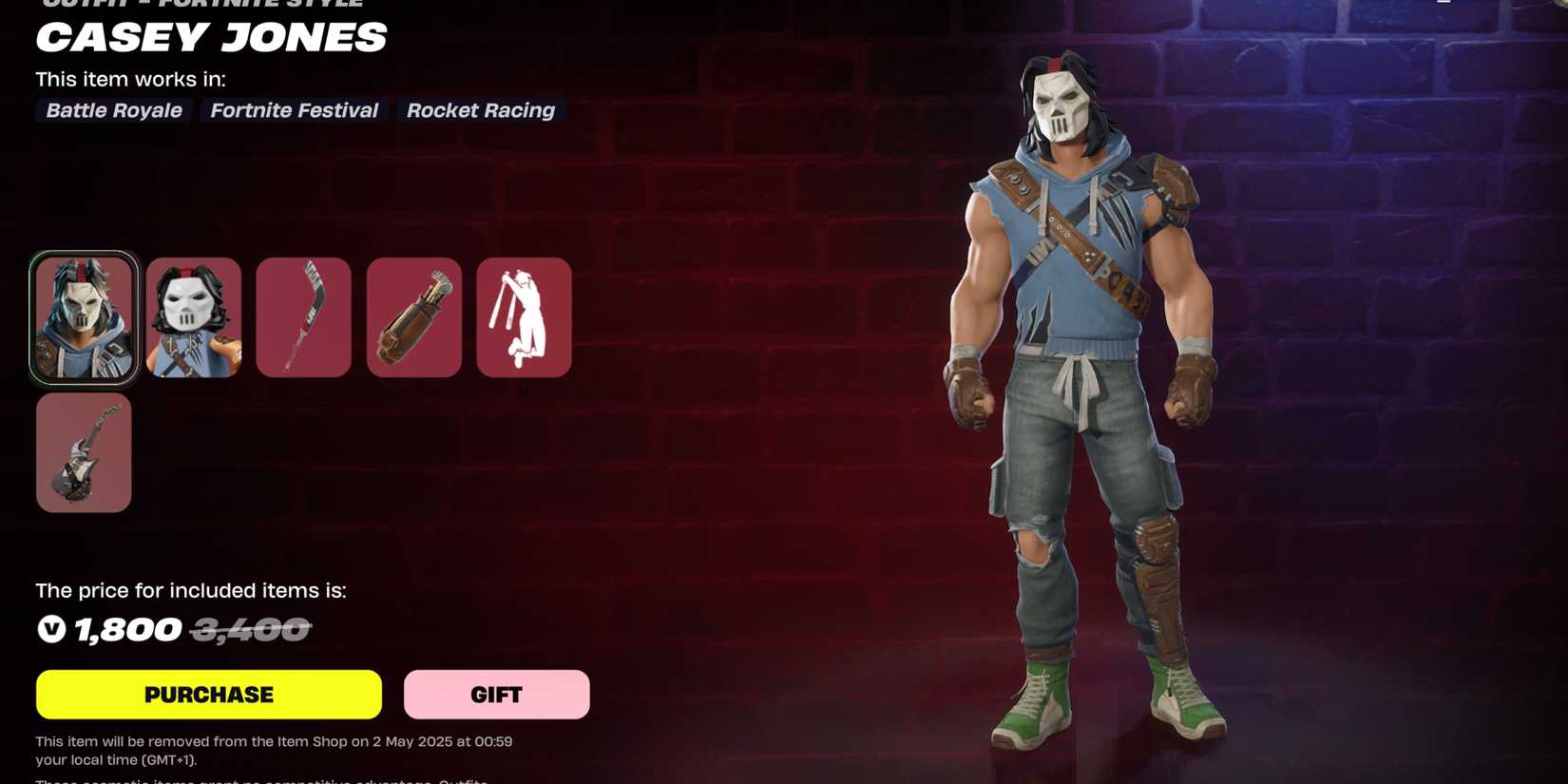Click the pink GIFT button

point(496,694)
